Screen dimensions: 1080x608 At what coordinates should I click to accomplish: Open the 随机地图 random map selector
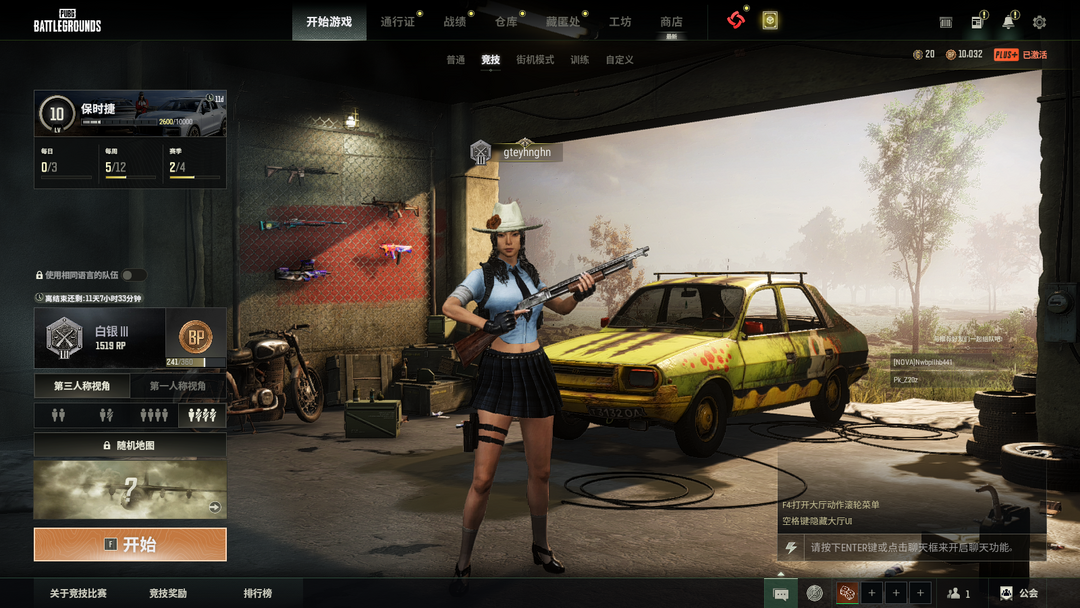coord(130,445)
